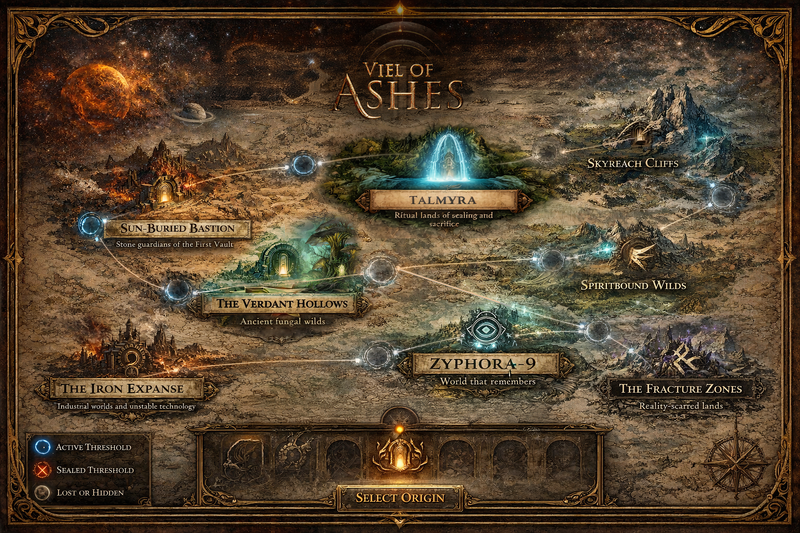Select the threshold node left of Zyphora-9
The image size is (800, 533).
coord(378,355)
